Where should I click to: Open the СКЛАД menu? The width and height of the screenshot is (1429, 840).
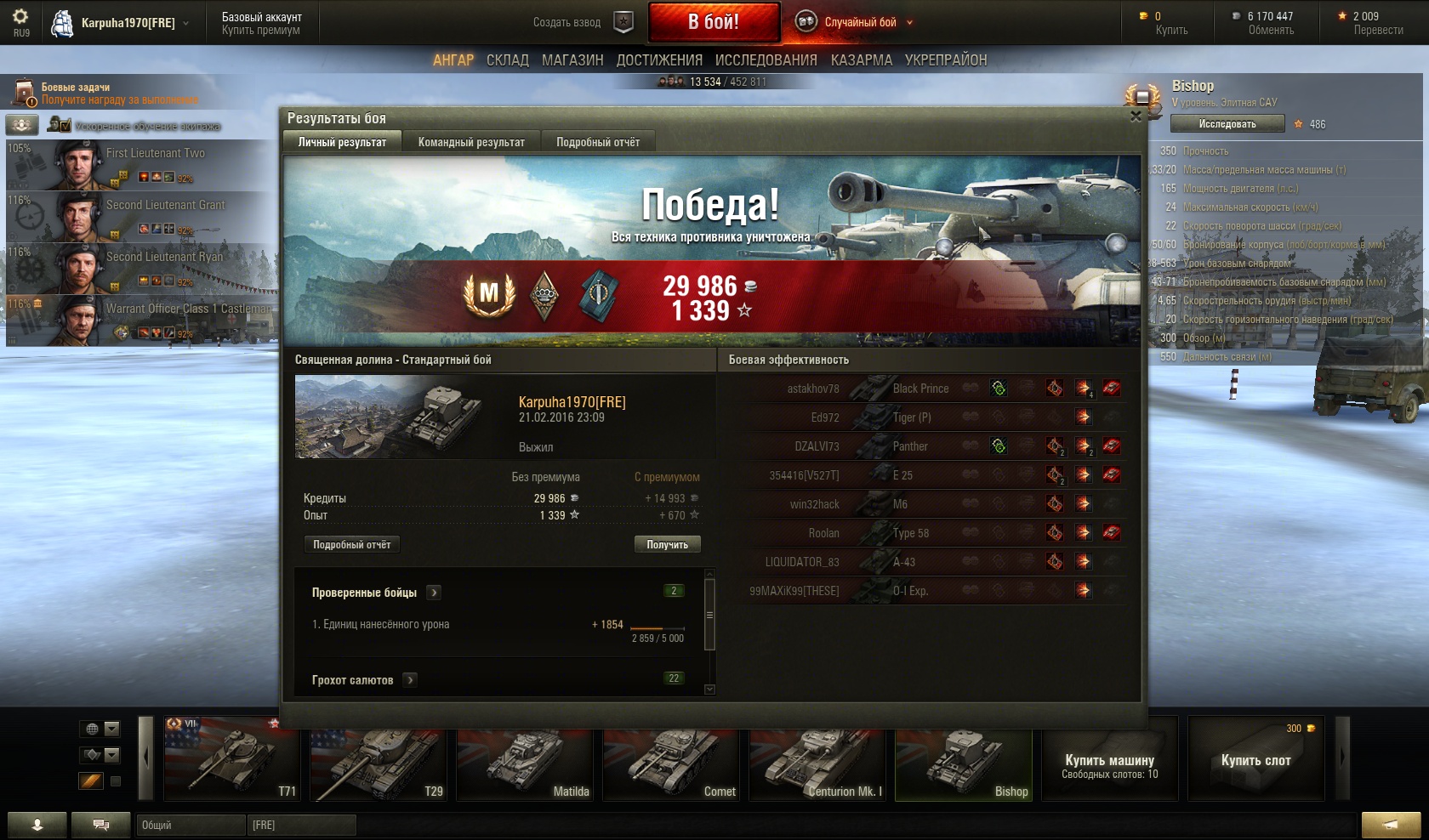pos(508,60)
